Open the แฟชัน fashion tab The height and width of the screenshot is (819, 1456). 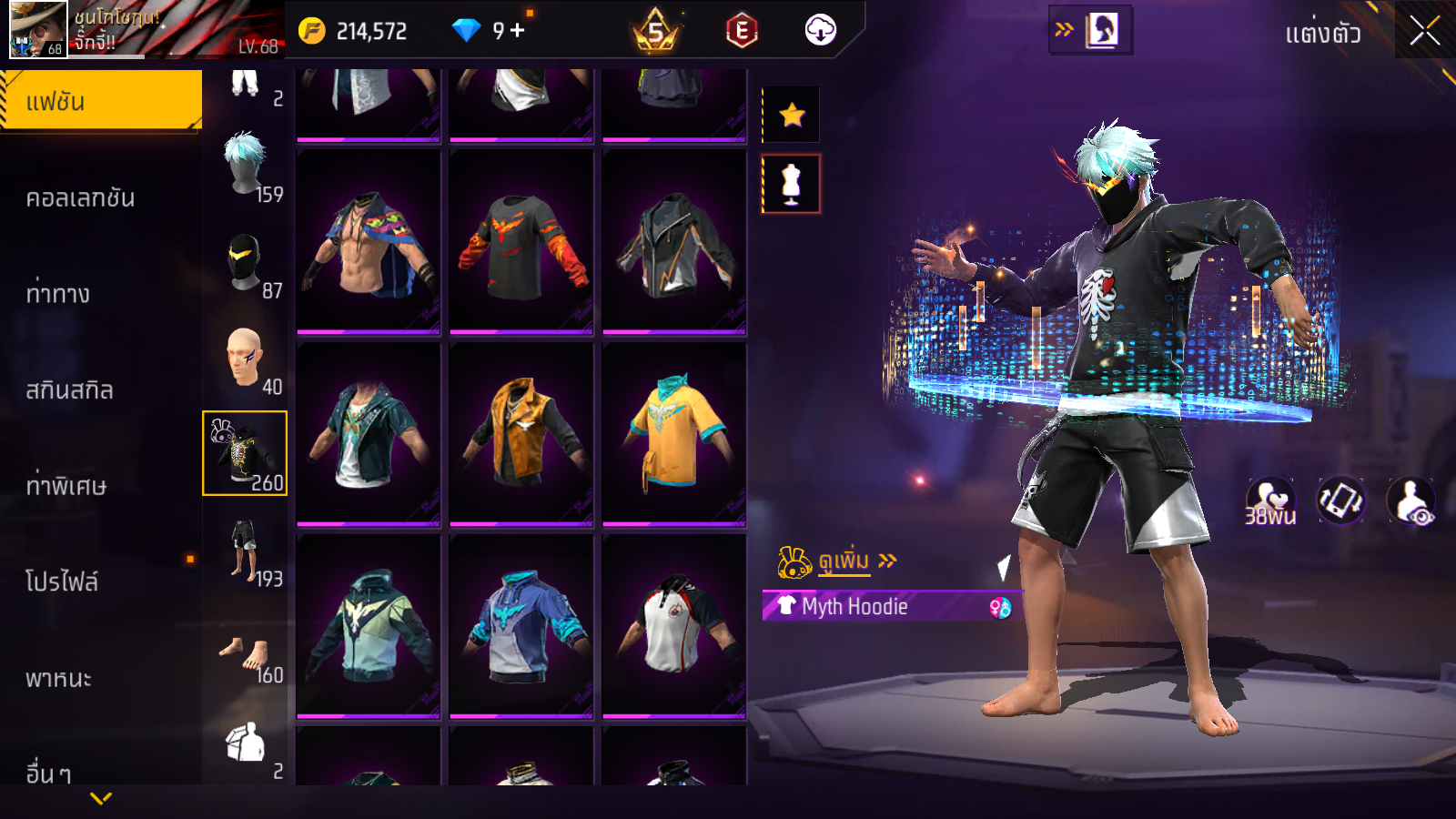click(101, 101)
